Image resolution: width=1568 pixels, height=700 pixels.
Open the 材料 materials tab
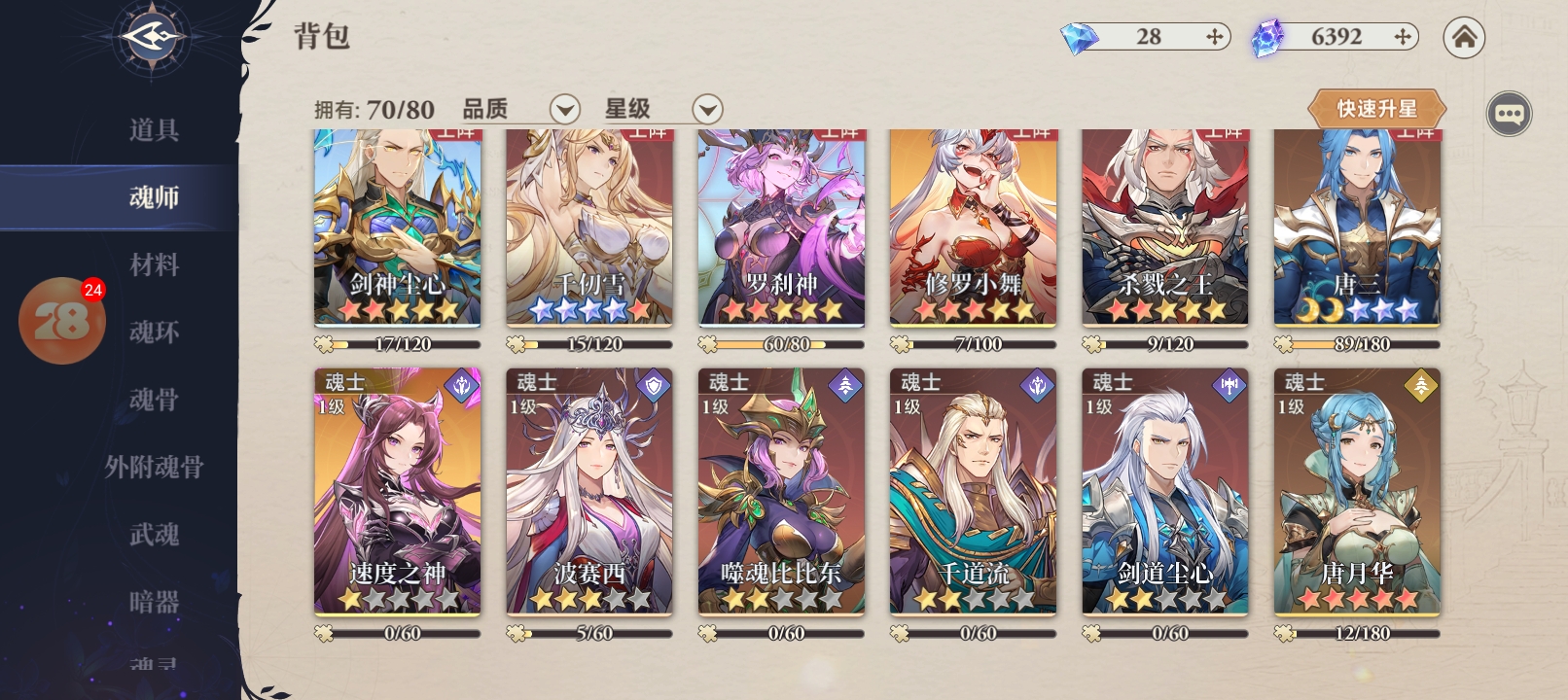154,264
